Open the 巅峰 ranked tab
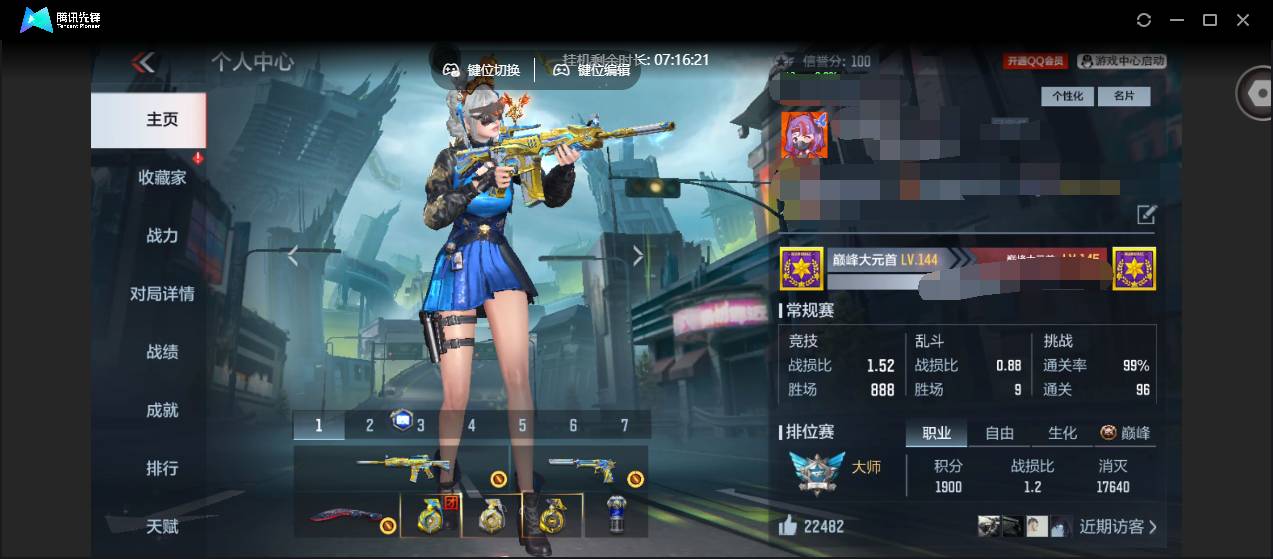 pos(1126,433)
